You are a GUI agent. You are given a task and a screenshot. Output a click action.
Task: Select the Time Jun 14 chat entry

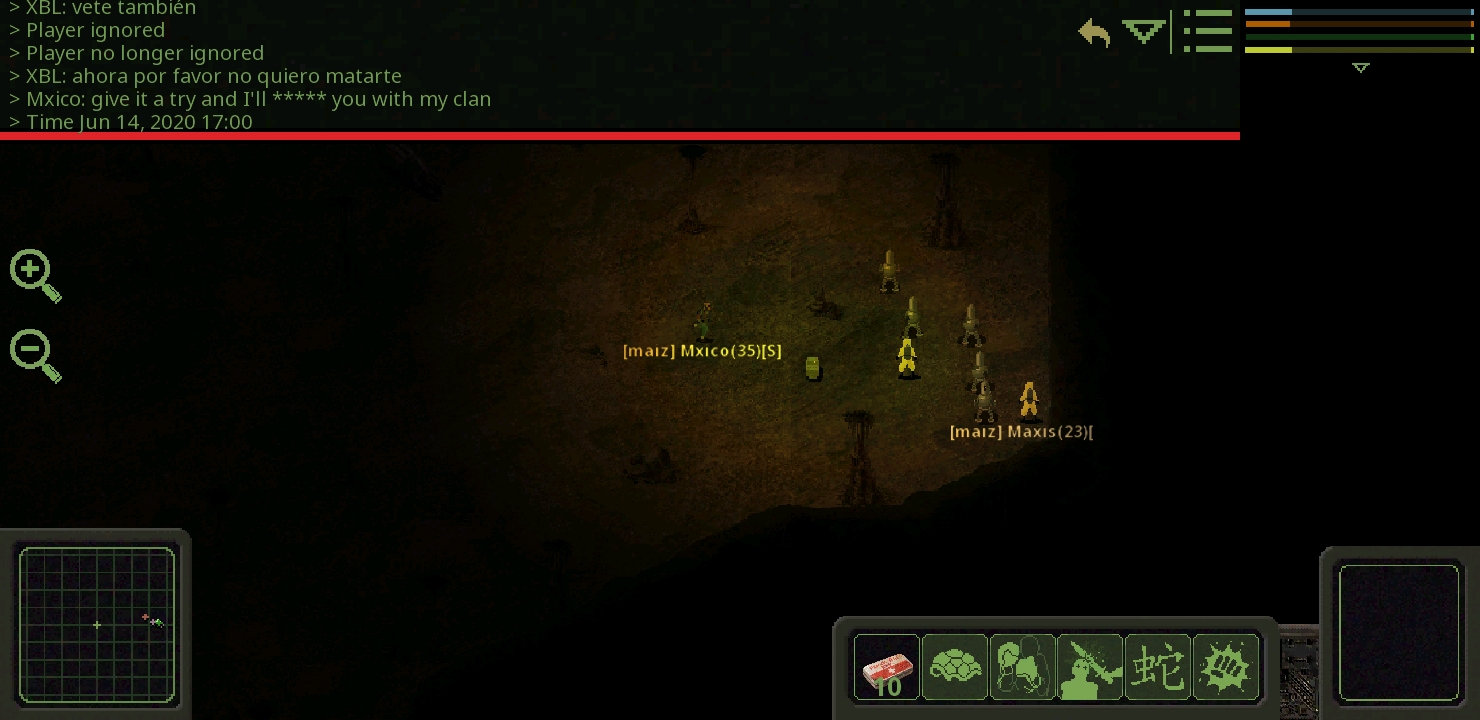coord(131,122)
